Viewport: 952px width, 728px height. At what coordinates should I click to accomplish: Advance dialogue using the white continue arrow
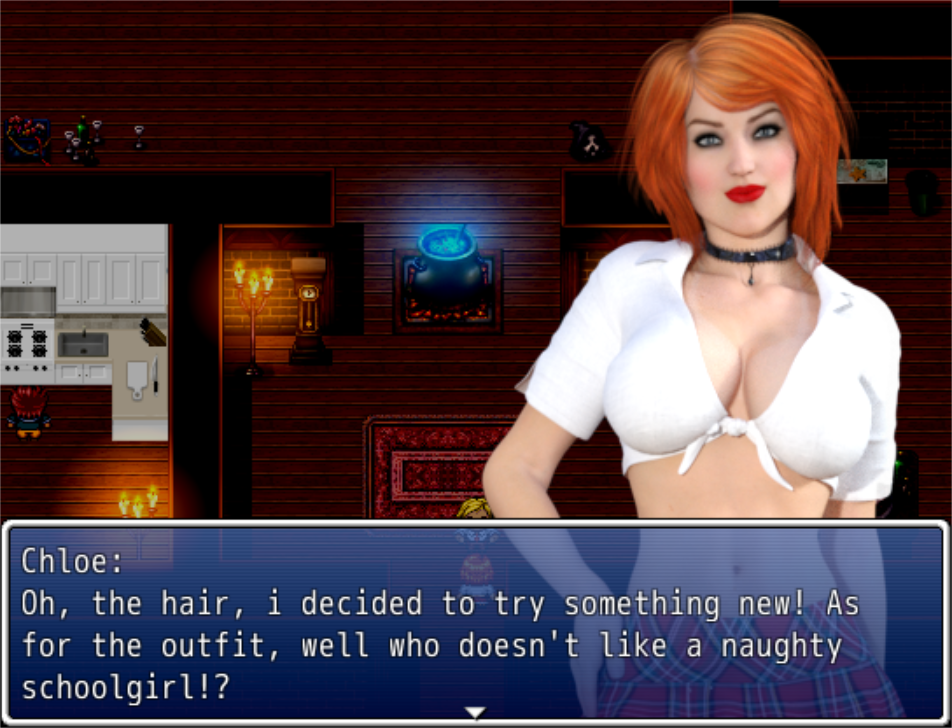point(476,712)
